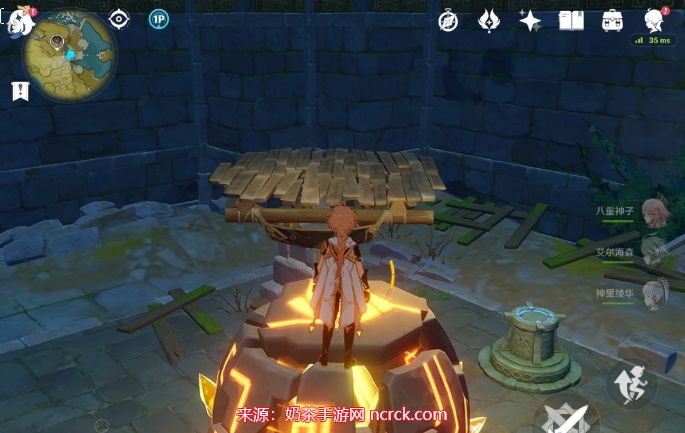The height and width of the screenshot is (433, 685).
Task: Toggle the elemental sight eye icon
Action: pyautogui.click(x=119, y=19)
